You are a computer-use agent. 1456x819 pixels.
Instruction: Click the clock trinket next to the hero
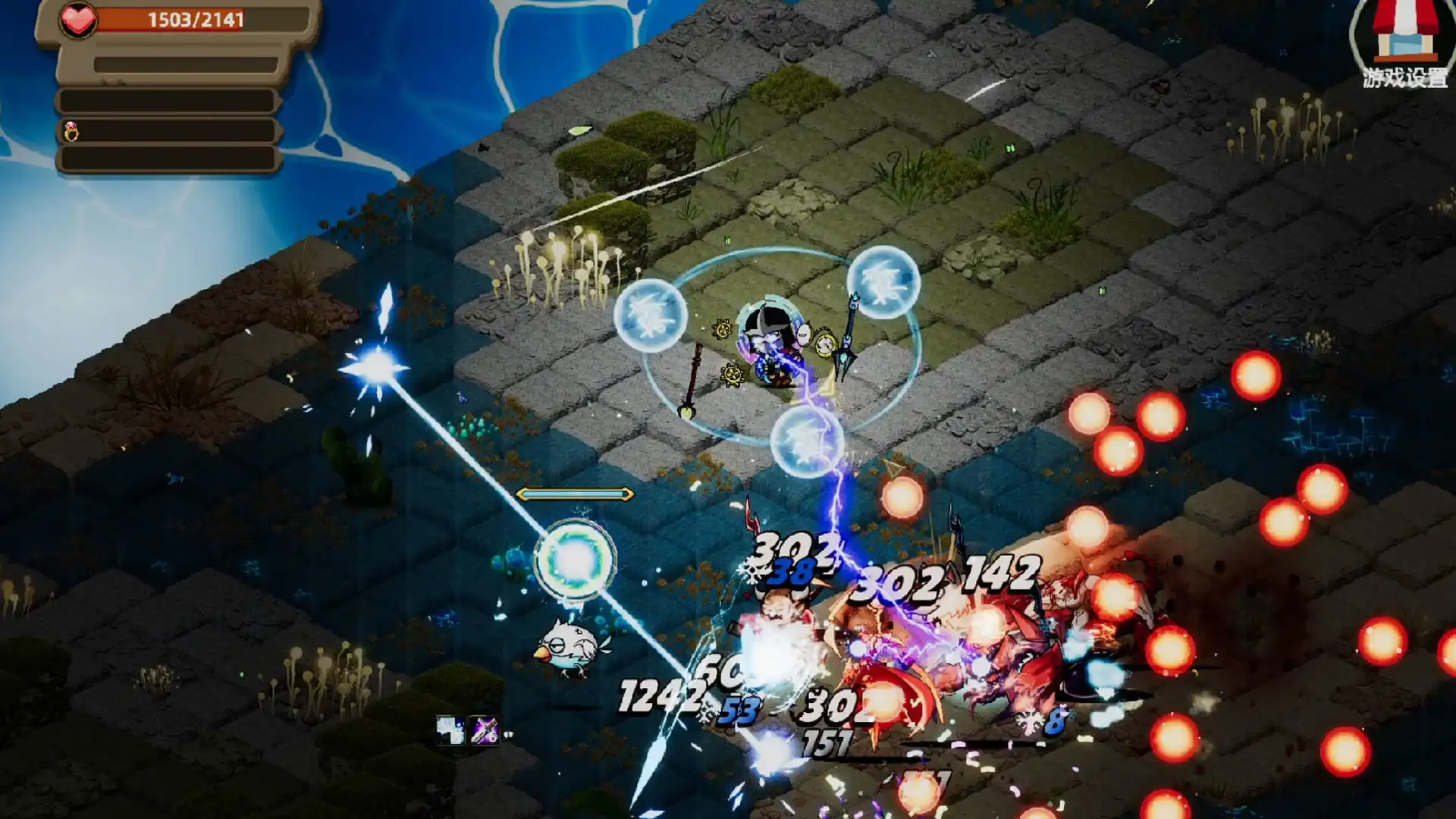coord(825,343)
